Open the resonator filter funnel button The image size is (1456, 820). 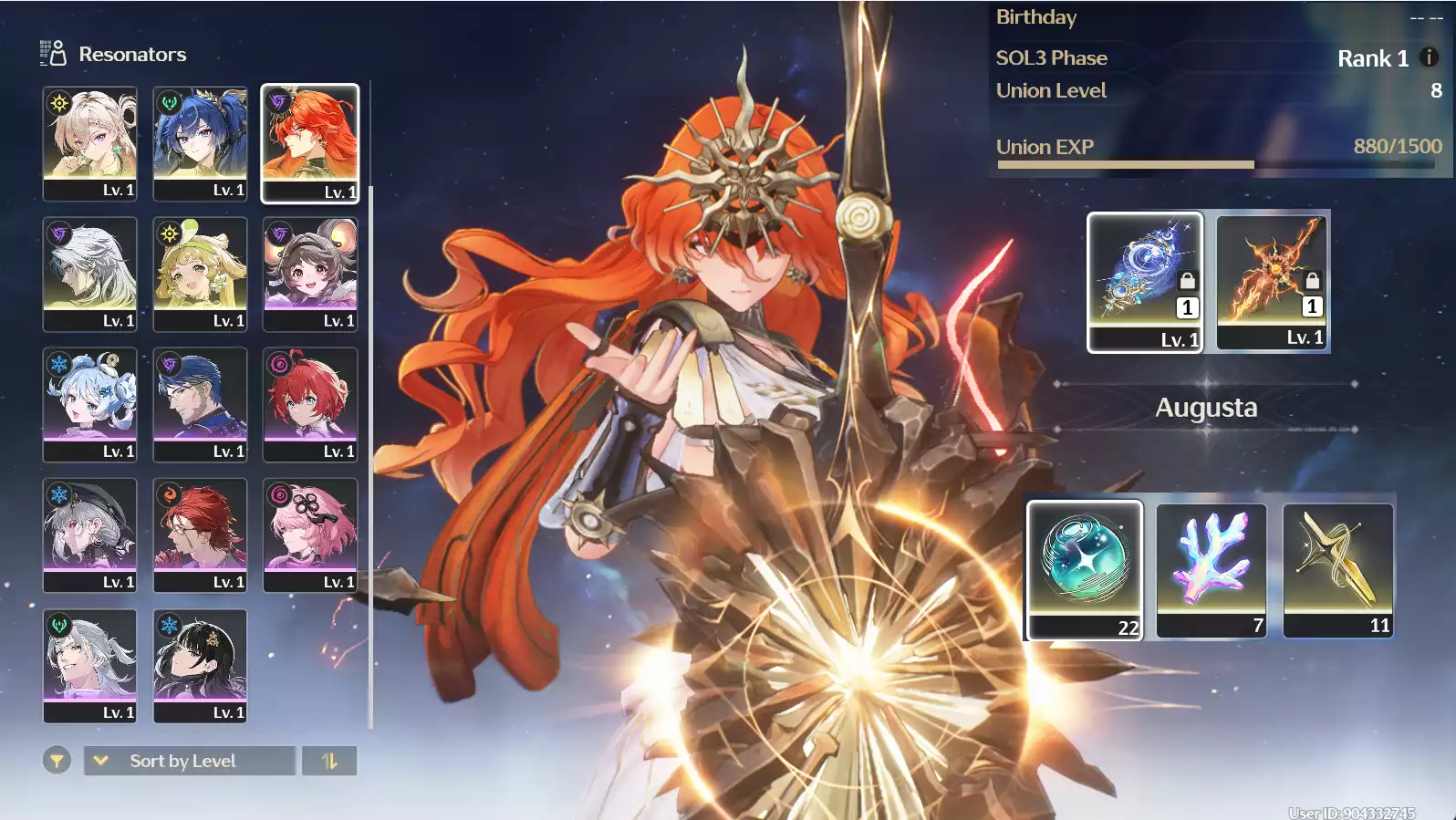coord(57,760)
